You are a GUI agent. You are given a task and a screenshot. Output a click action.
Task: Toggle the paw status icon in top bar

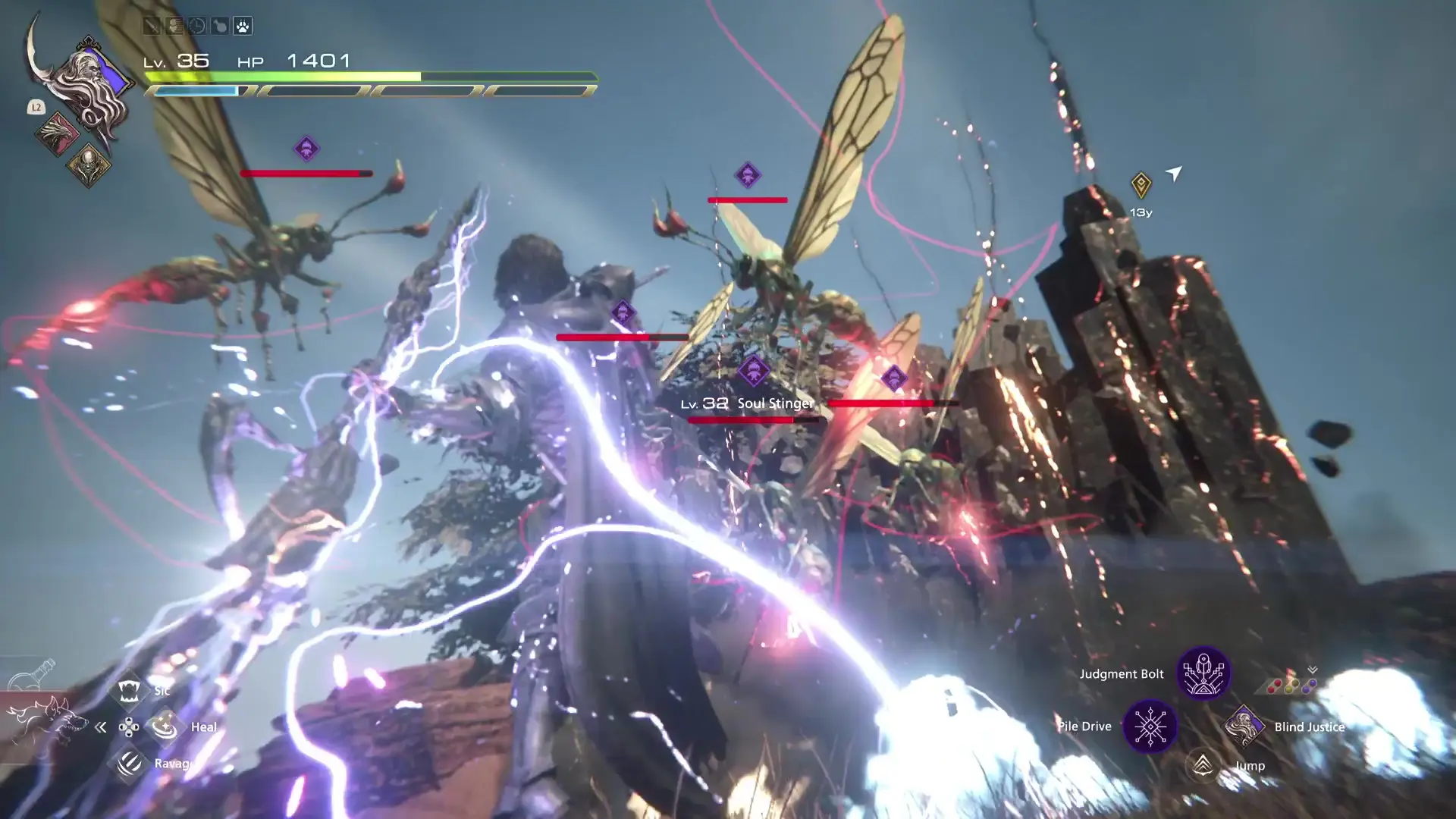[x=242, y=27]
